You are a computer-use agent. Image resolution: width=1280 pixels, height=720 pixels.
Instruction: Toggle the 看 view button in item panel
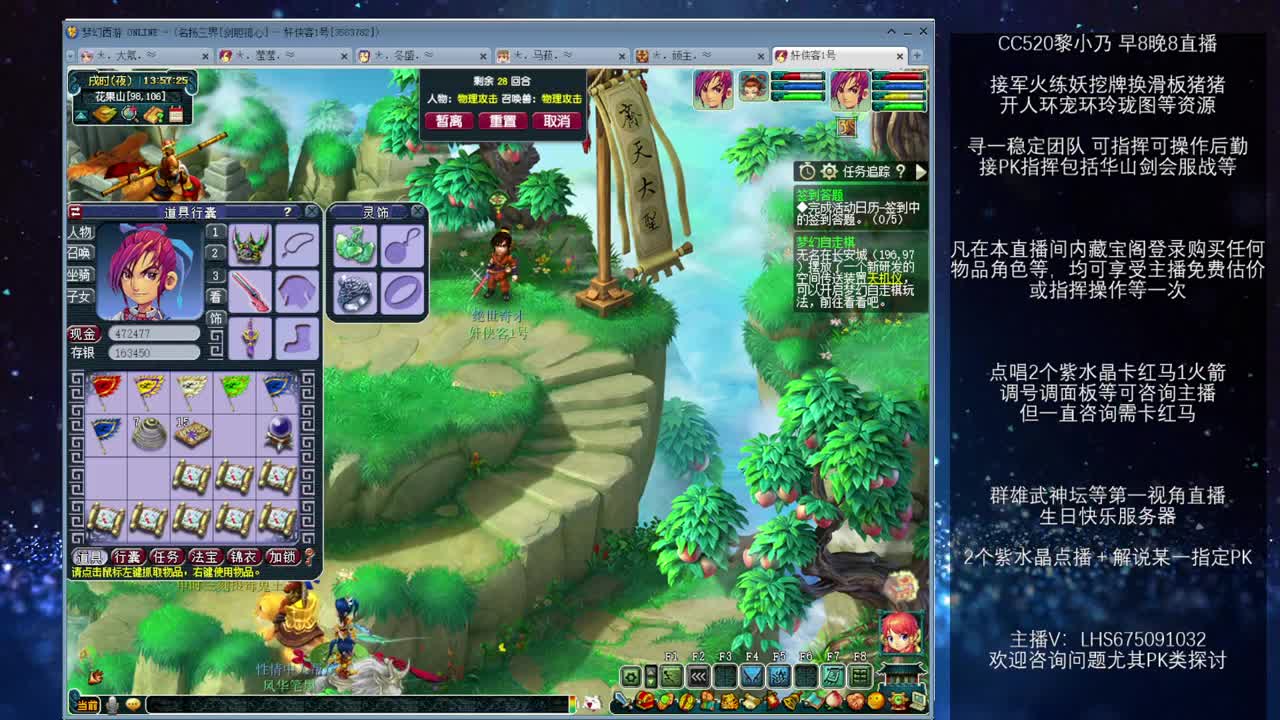tap(215, 296)
